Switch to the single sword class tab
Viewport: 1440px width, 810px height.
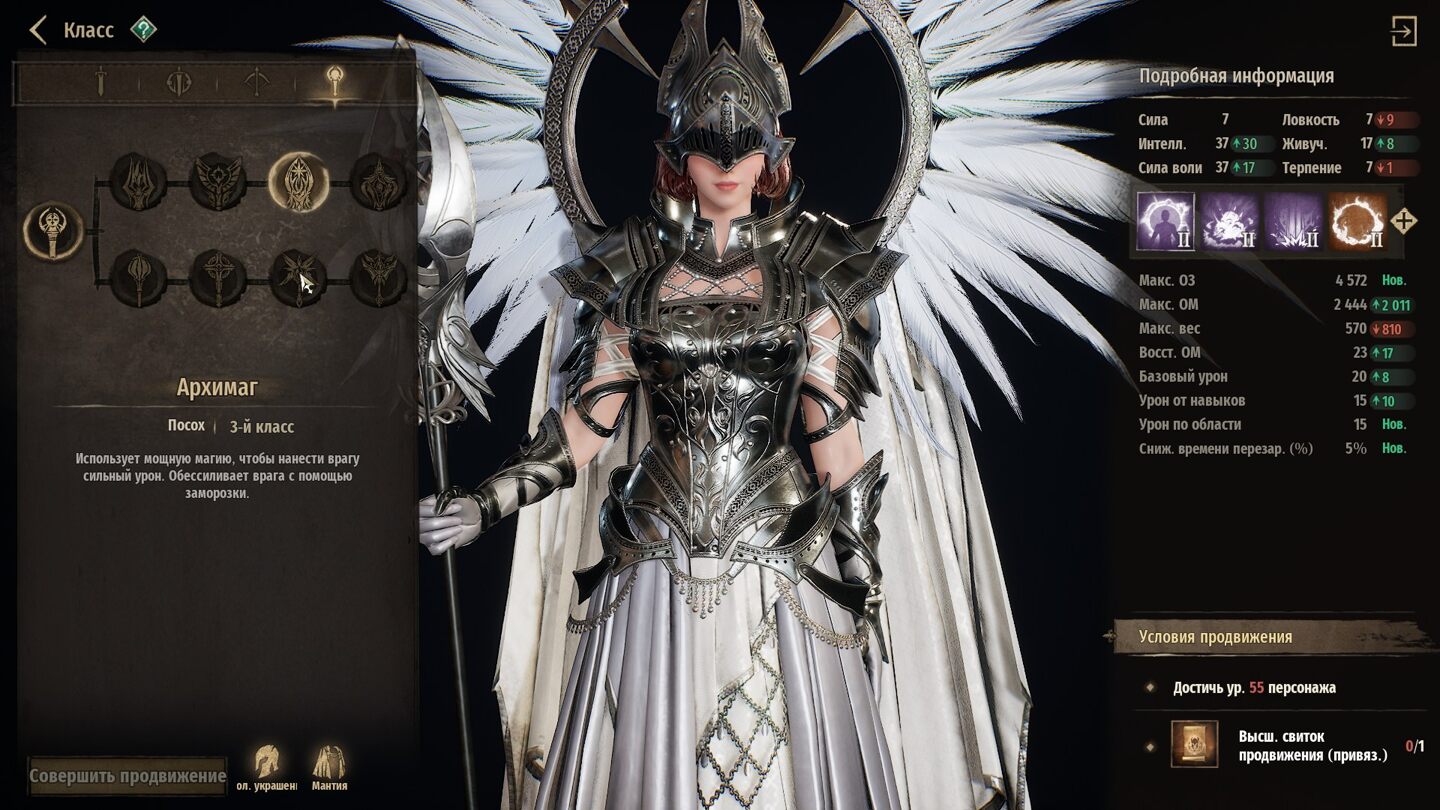pos(99,82)
